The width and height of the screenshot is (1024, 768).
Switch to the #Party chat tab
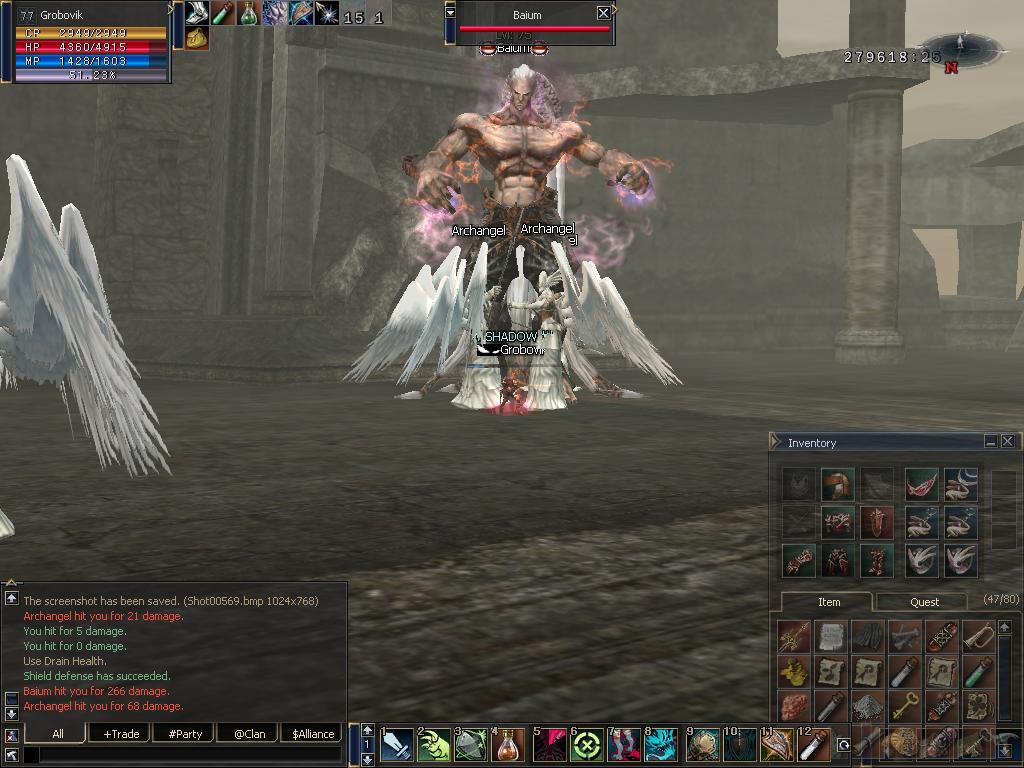tap(185, 734)
